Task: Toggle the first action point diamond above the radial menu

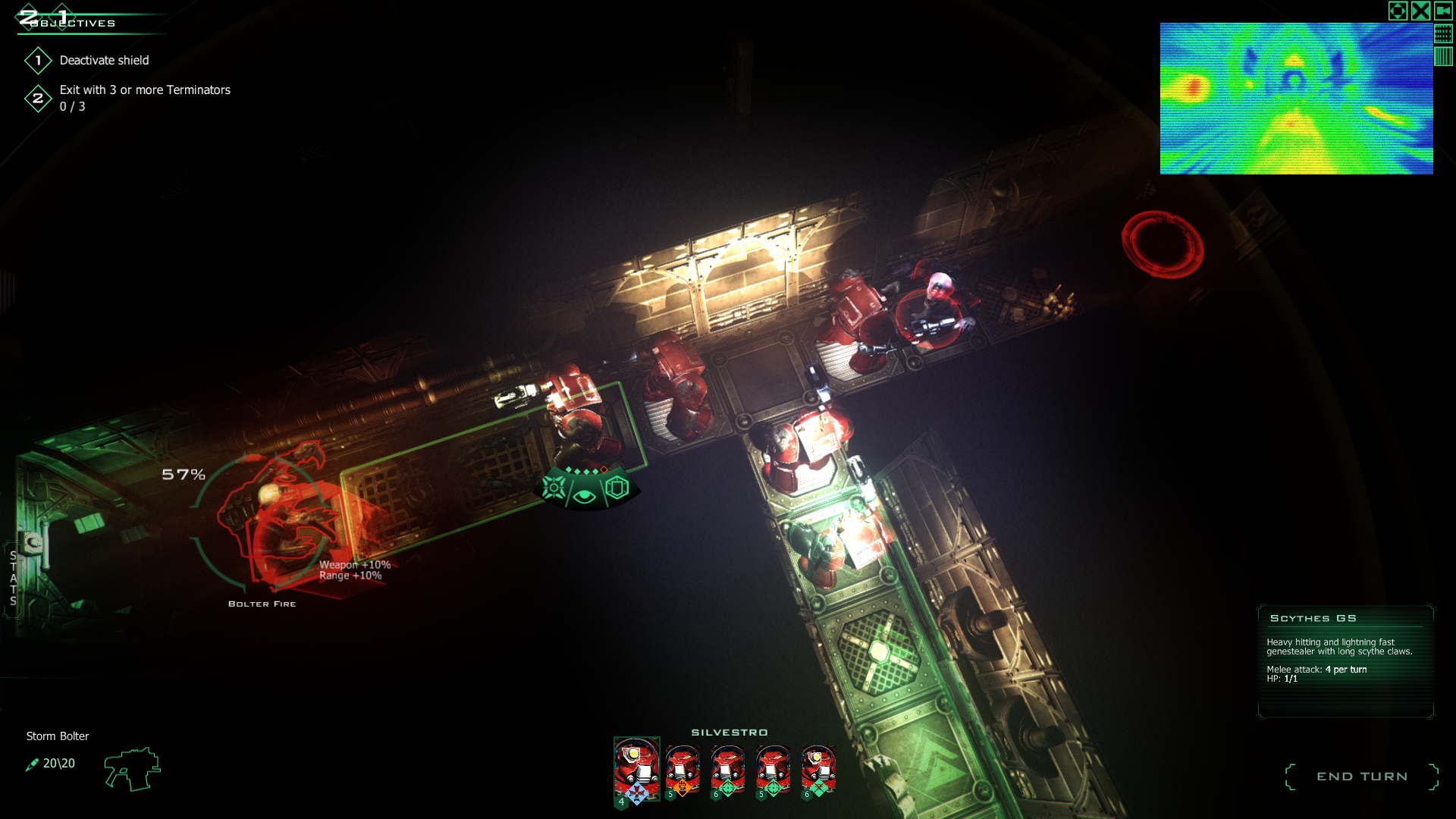Action: click(568, 469)
